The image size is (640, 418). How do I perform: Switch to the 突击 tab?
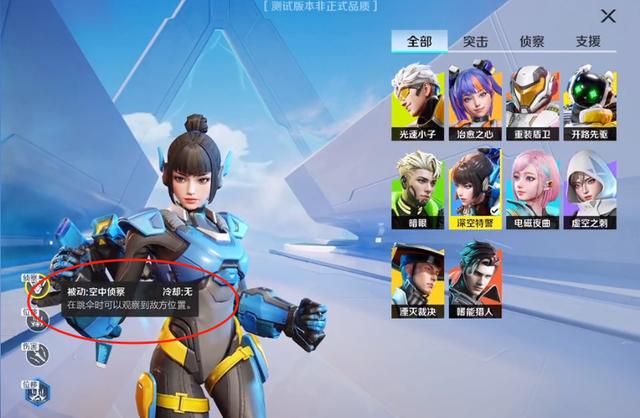[475, 42]
